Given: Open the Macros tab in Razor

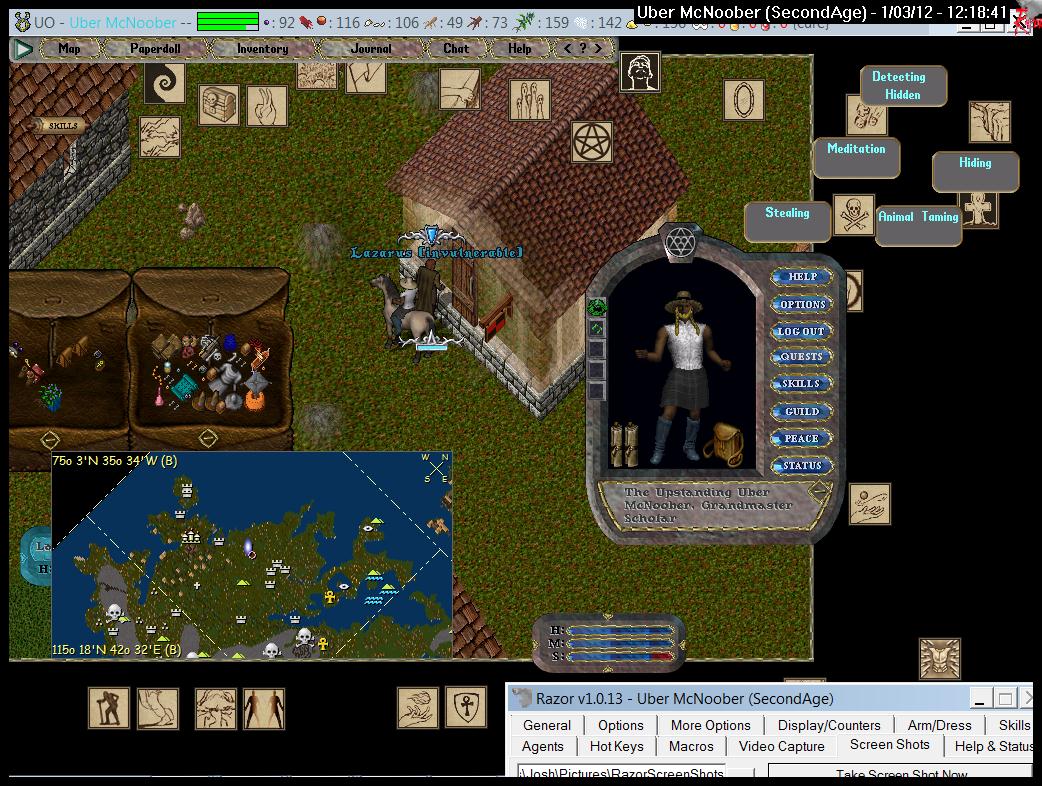Looking at the screenshot, I should (691, 746).
